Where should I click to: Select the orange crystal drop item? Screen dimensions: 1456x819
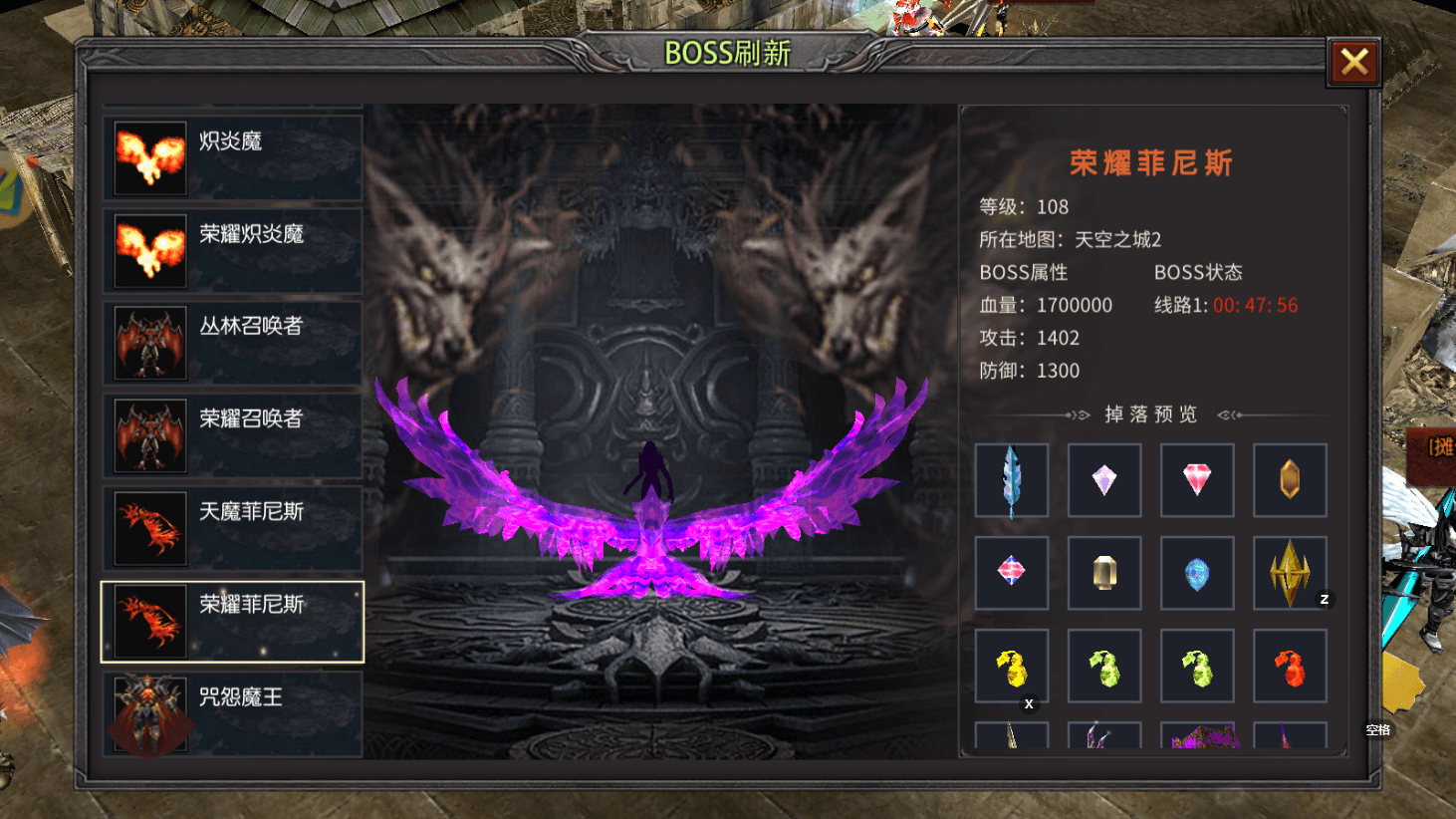coord(1290,480)
